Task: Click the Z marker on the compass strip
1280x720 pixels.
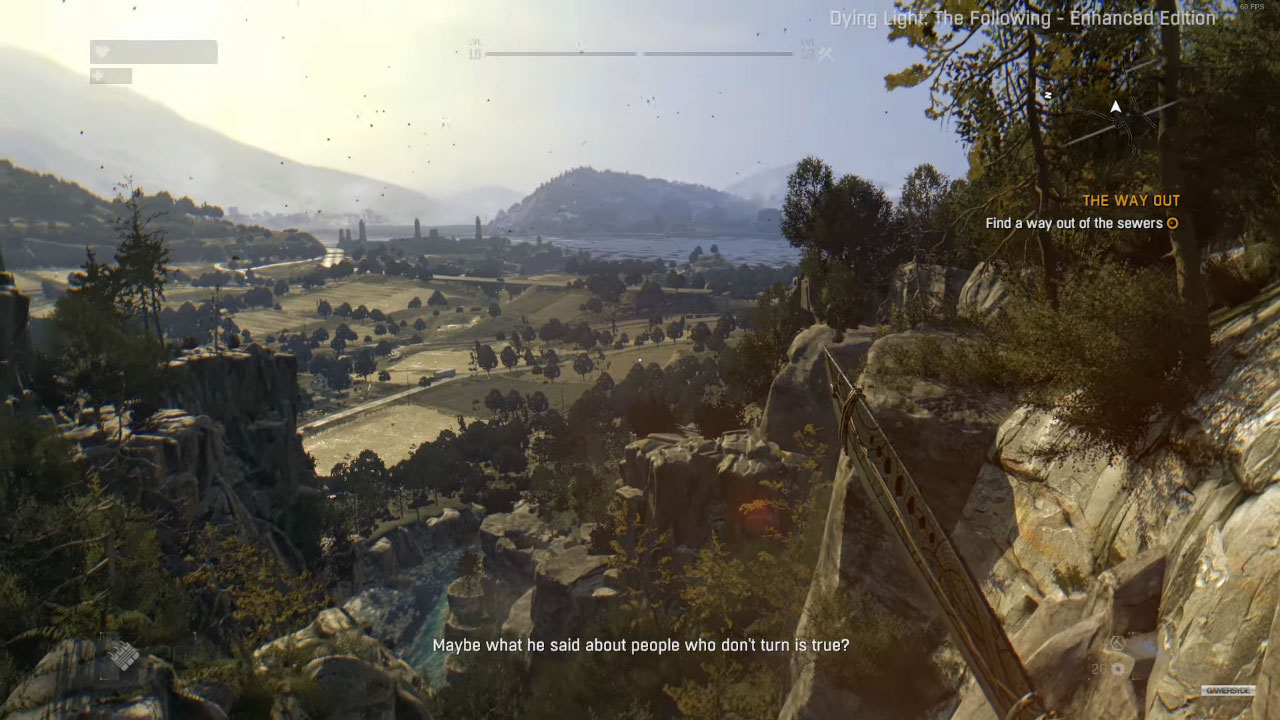Action: [x=1048, y=96]
